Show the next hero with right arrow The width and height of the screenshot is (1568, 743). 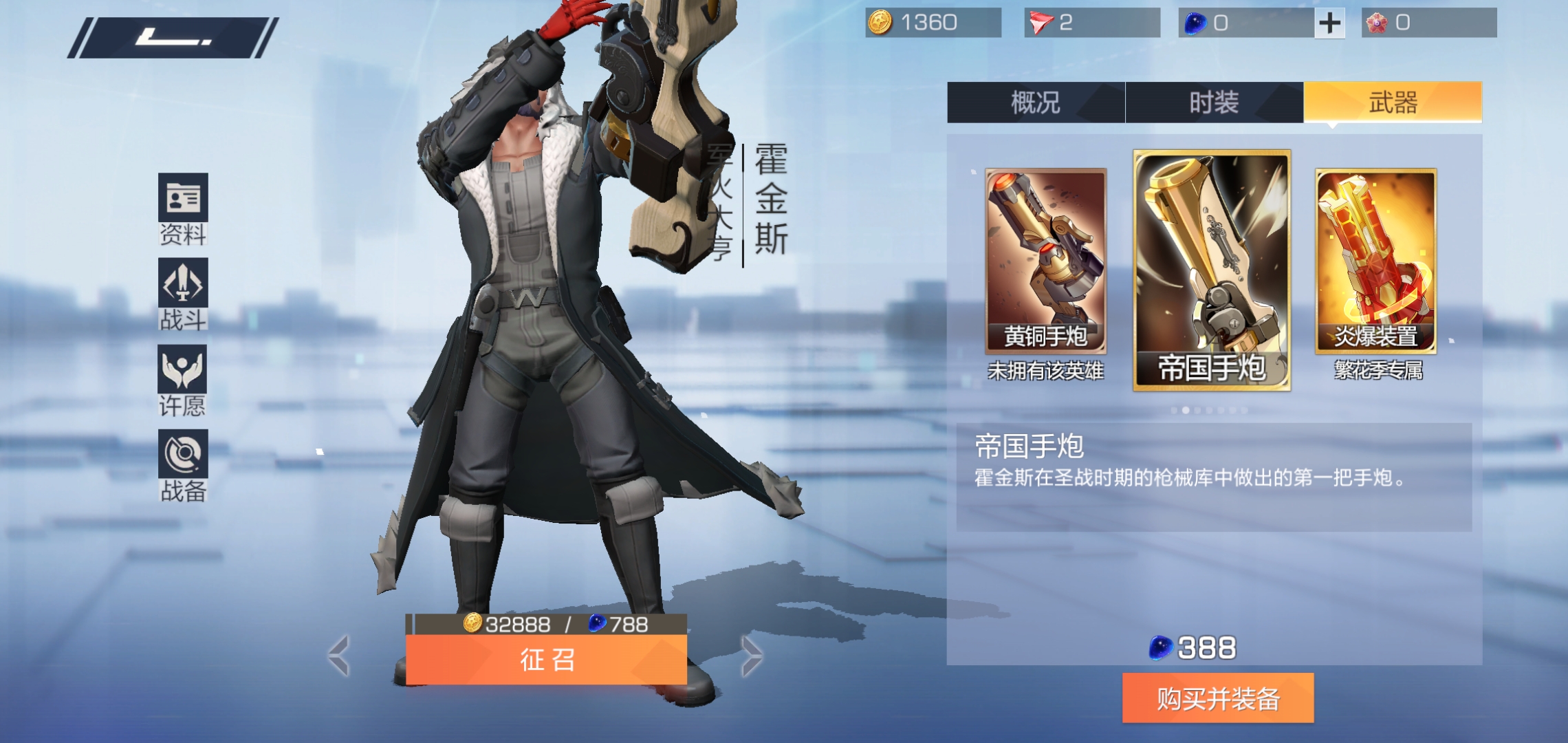coord(752,655)
